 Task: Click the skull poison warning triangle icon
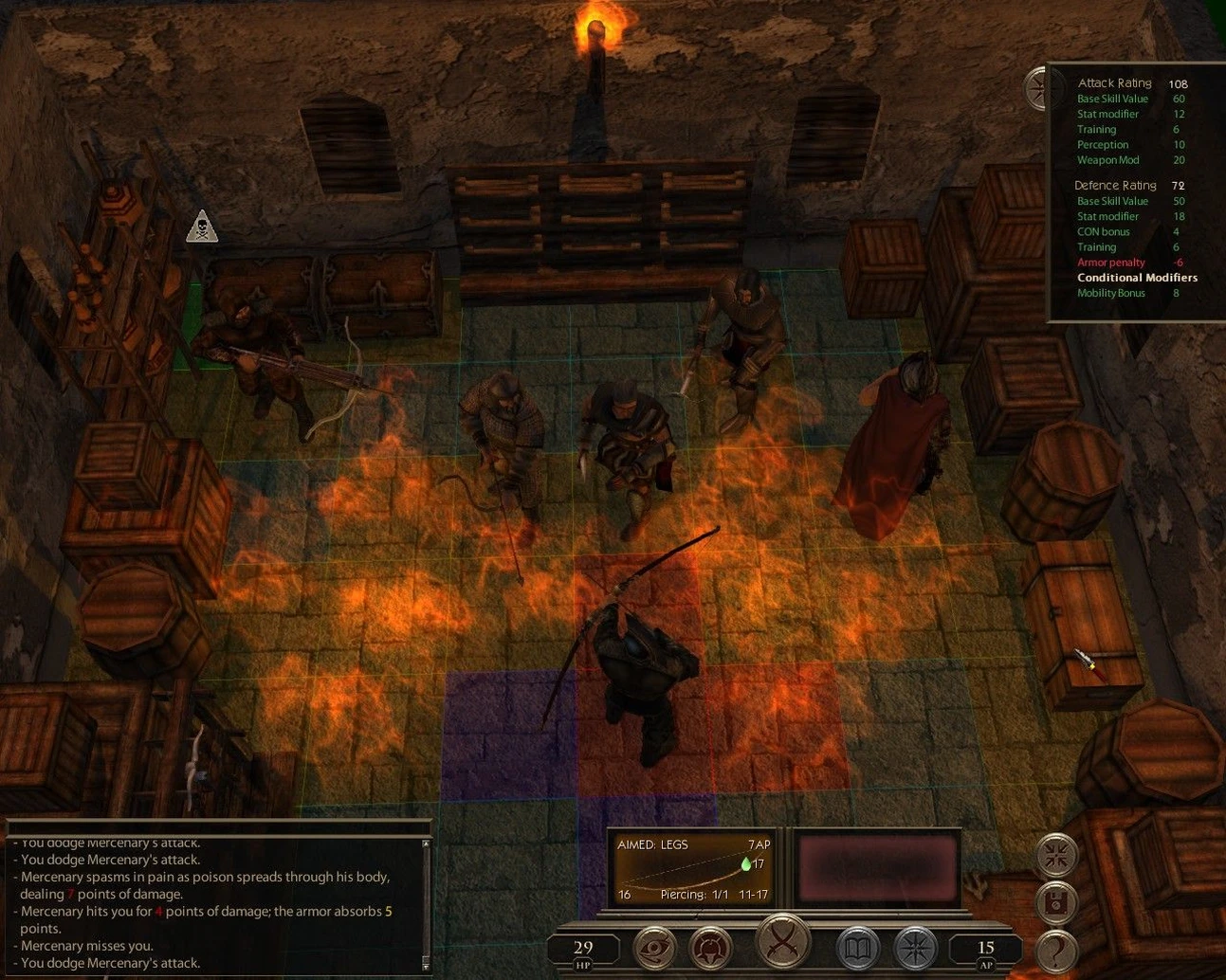pos(202,227)
